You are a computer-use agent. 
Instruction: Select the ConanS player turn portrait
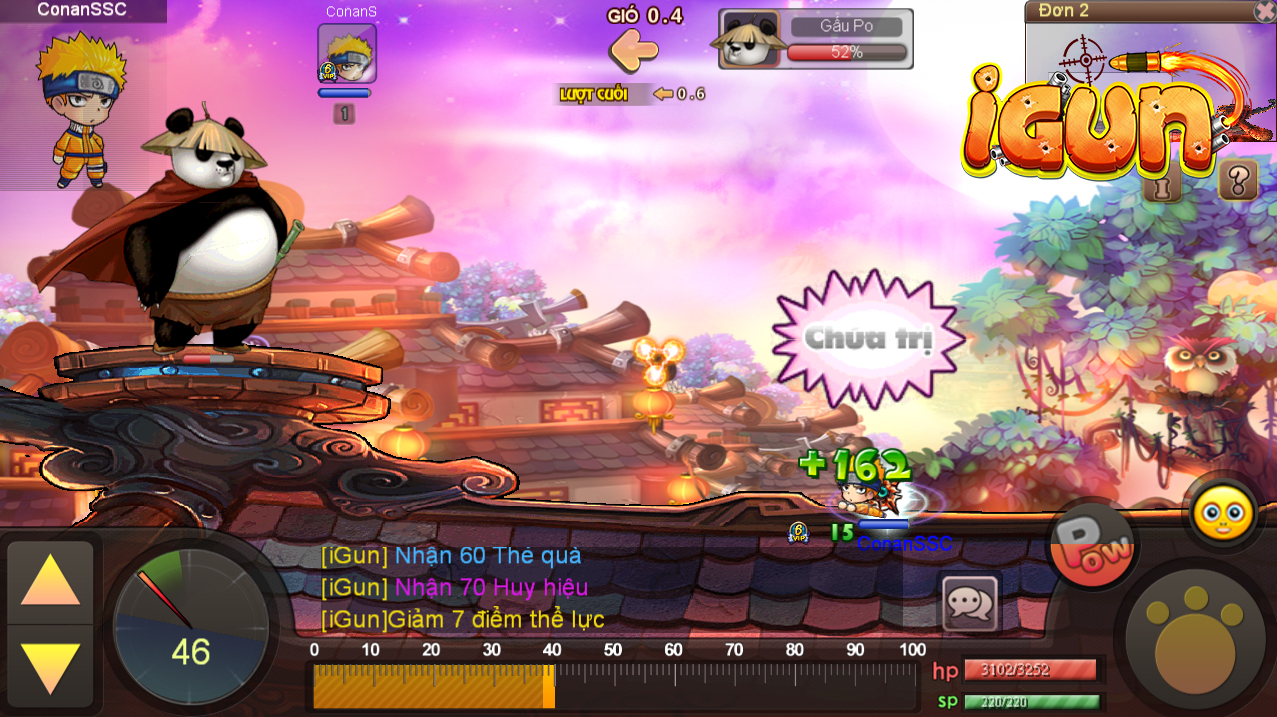pos(346,53)
